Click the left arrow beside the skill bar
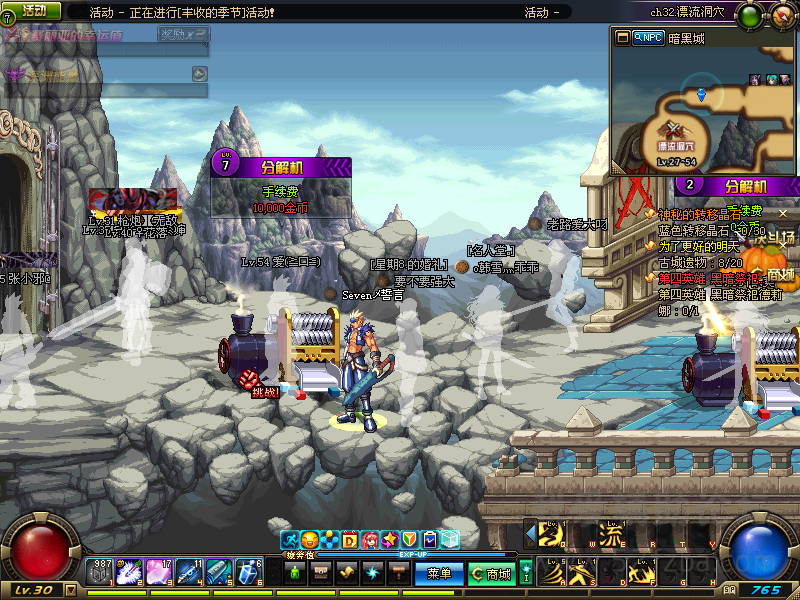 pyautogui.click(x=530, y=533)
